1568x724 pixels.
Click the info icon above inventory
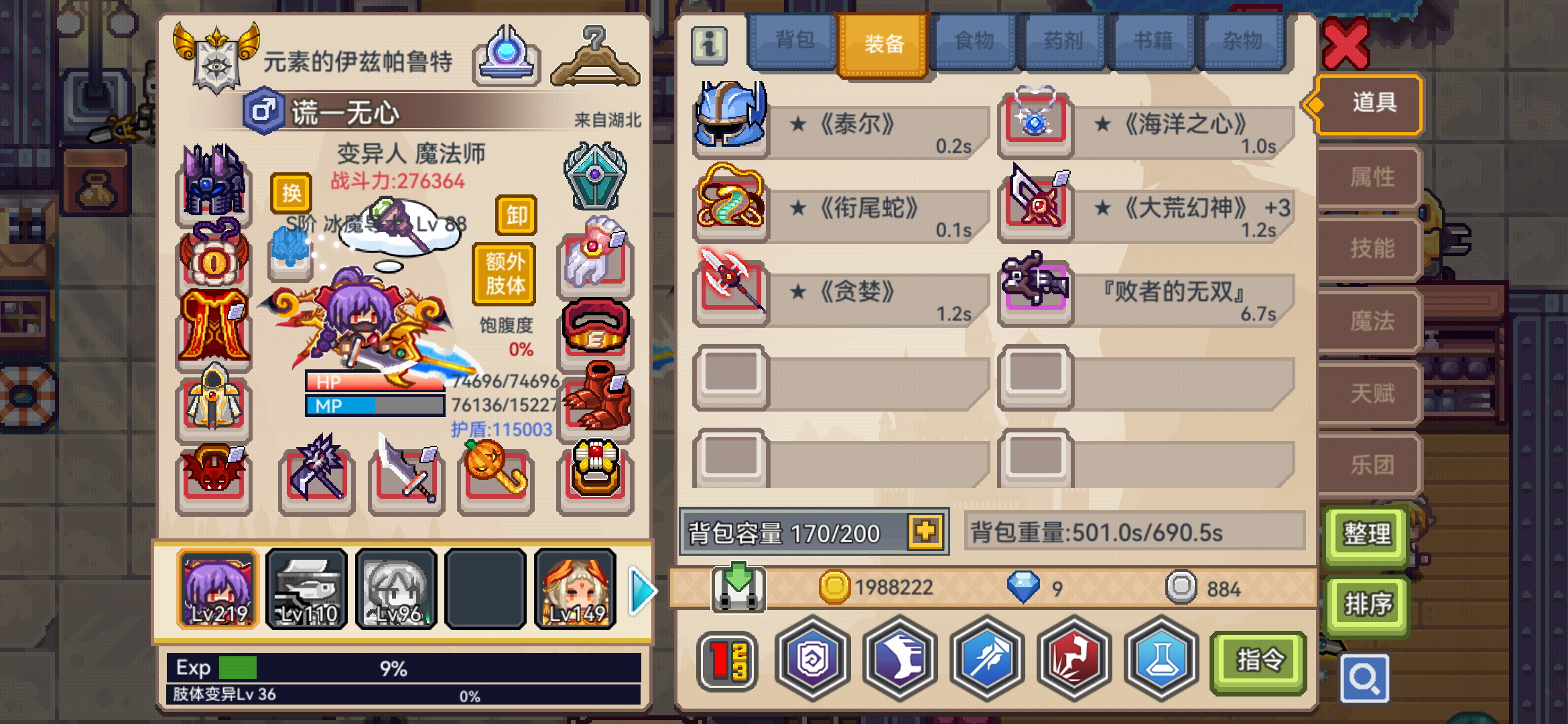click(708, 45)
